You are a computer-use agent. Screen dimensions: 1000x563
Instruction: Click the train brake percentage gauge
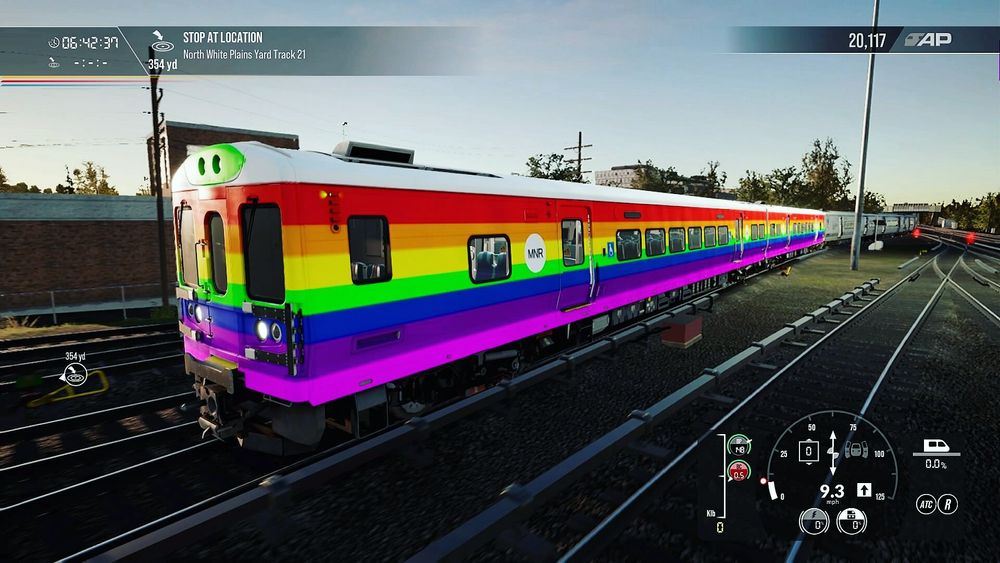coord(851,521)
